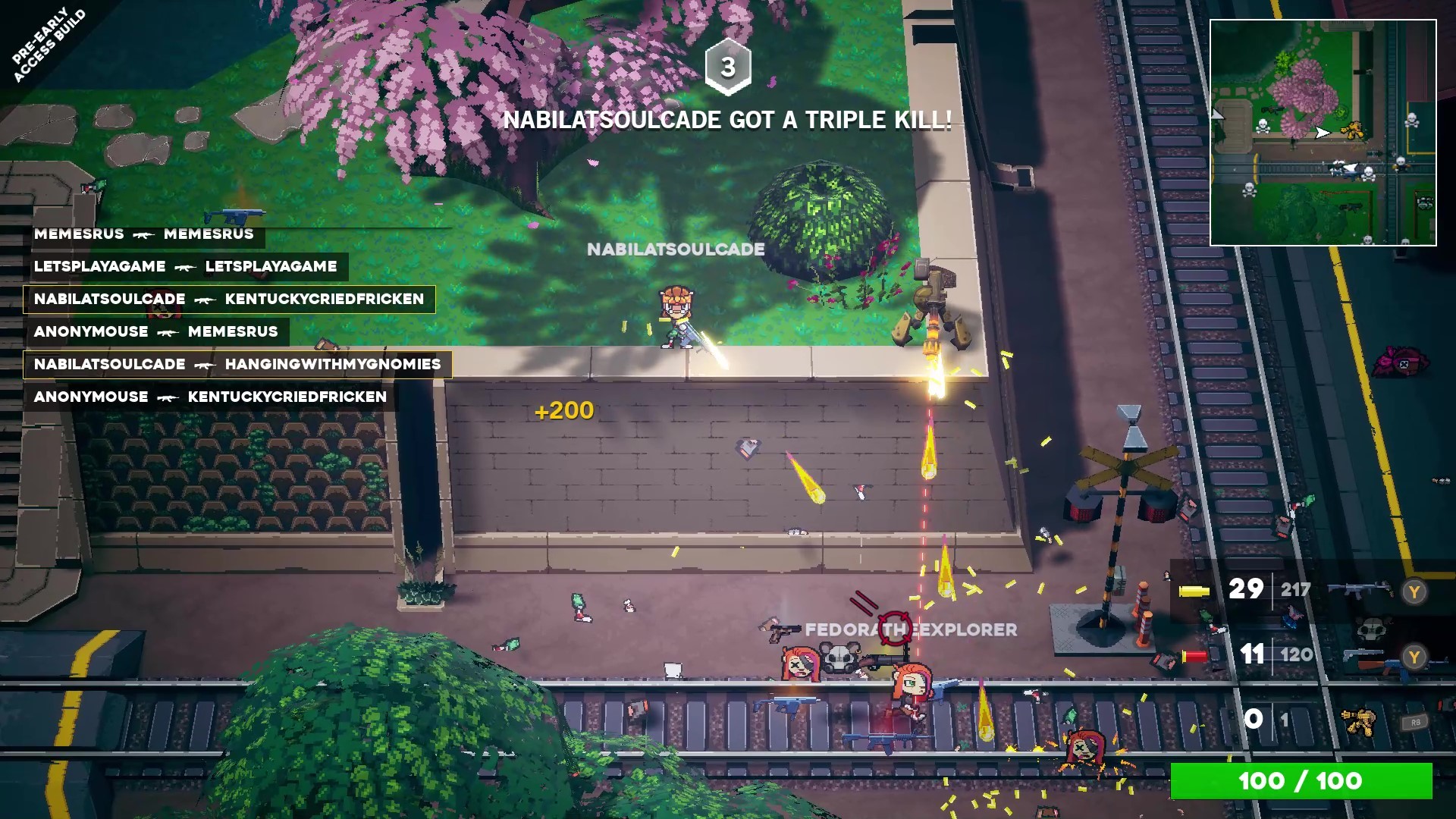Screen dimensions: 1456x819
Task: Click the rifle icon in the MEMESRUS killfeed row
Action: pos(144,234)
